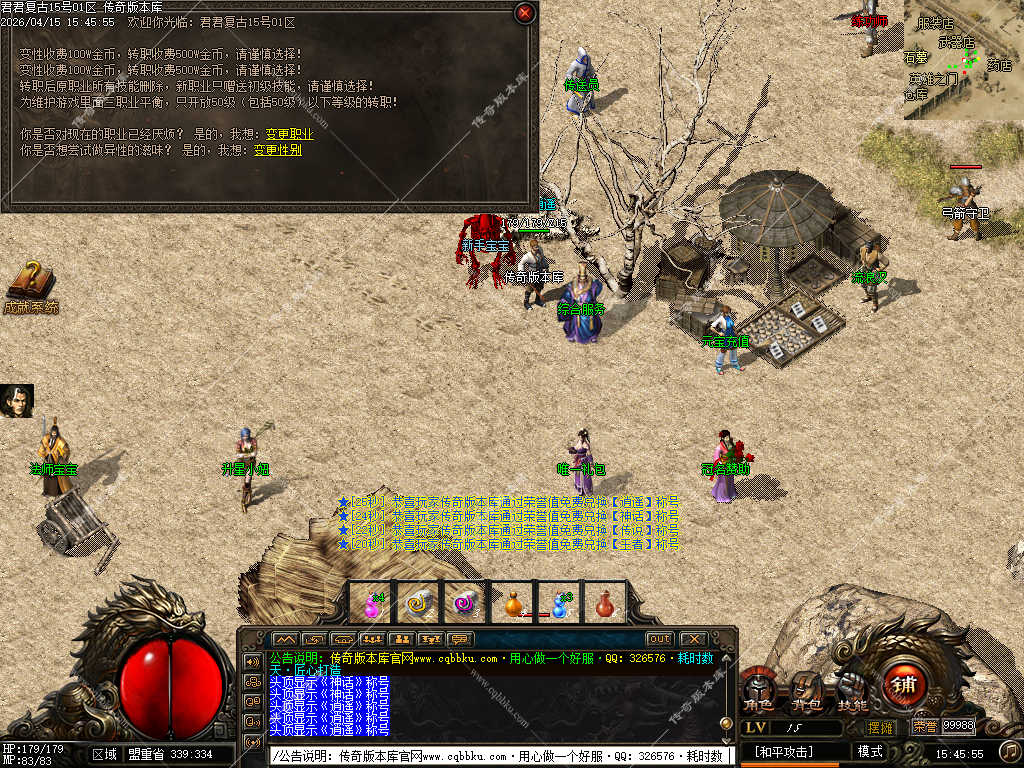
Task: Choose the 变更性别 change gender option
Action: 277,150
